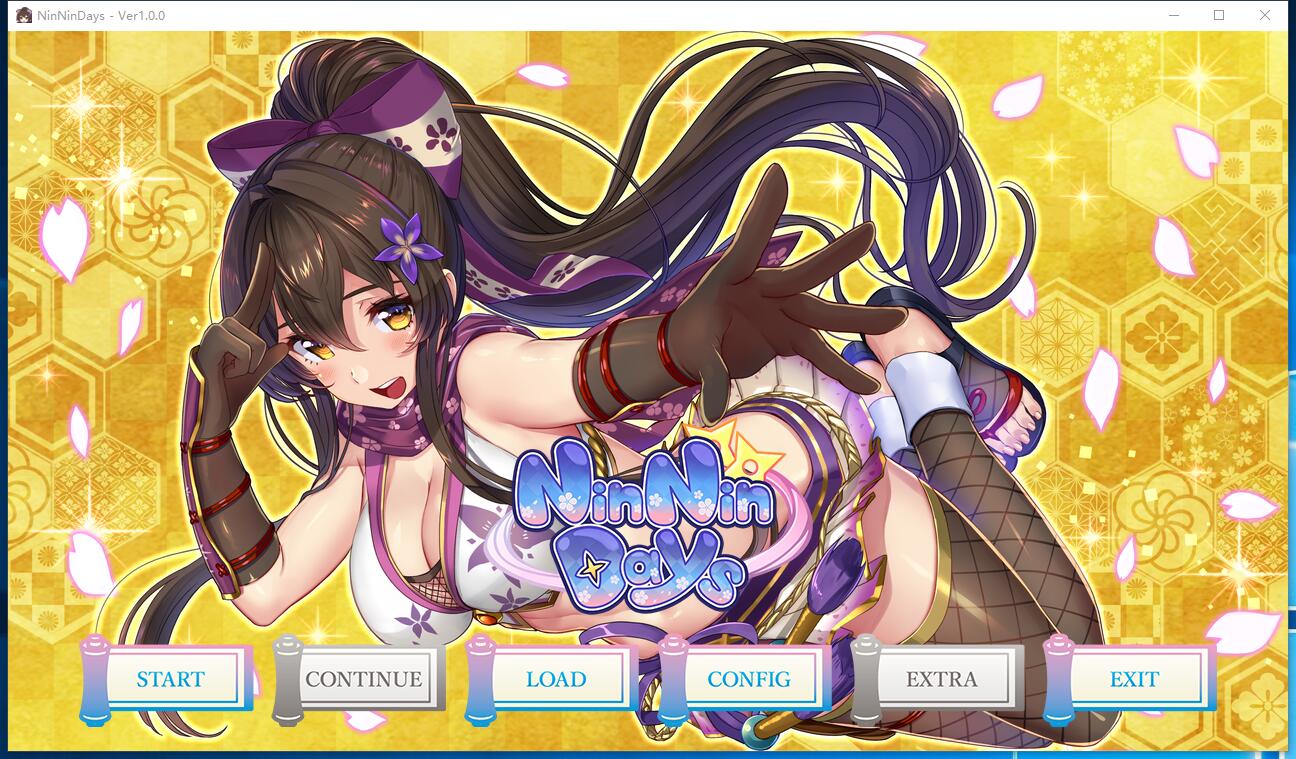Click EXIT to quit the game
This screenshot has width=1296, height=759.
click(1134, 679)
